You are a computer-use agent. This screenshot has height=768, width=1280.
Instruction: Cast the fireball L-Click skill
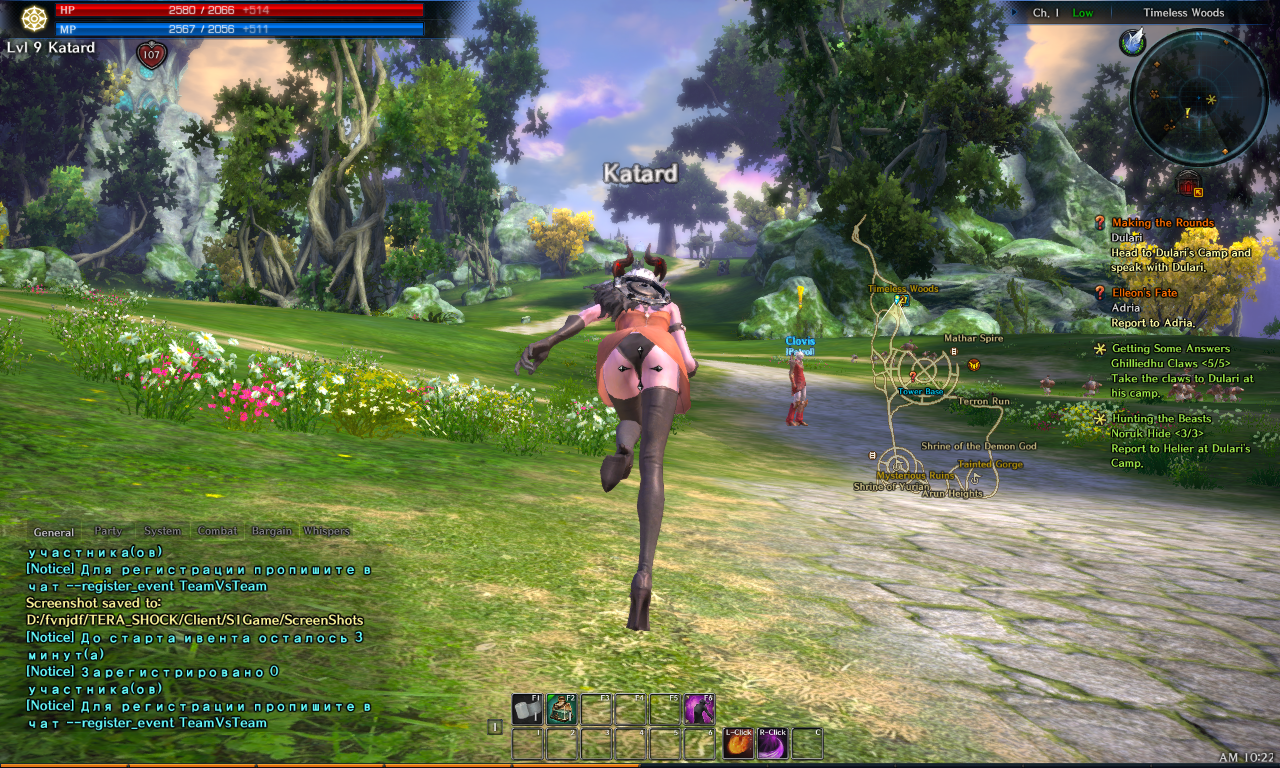(x=738, y=744)
